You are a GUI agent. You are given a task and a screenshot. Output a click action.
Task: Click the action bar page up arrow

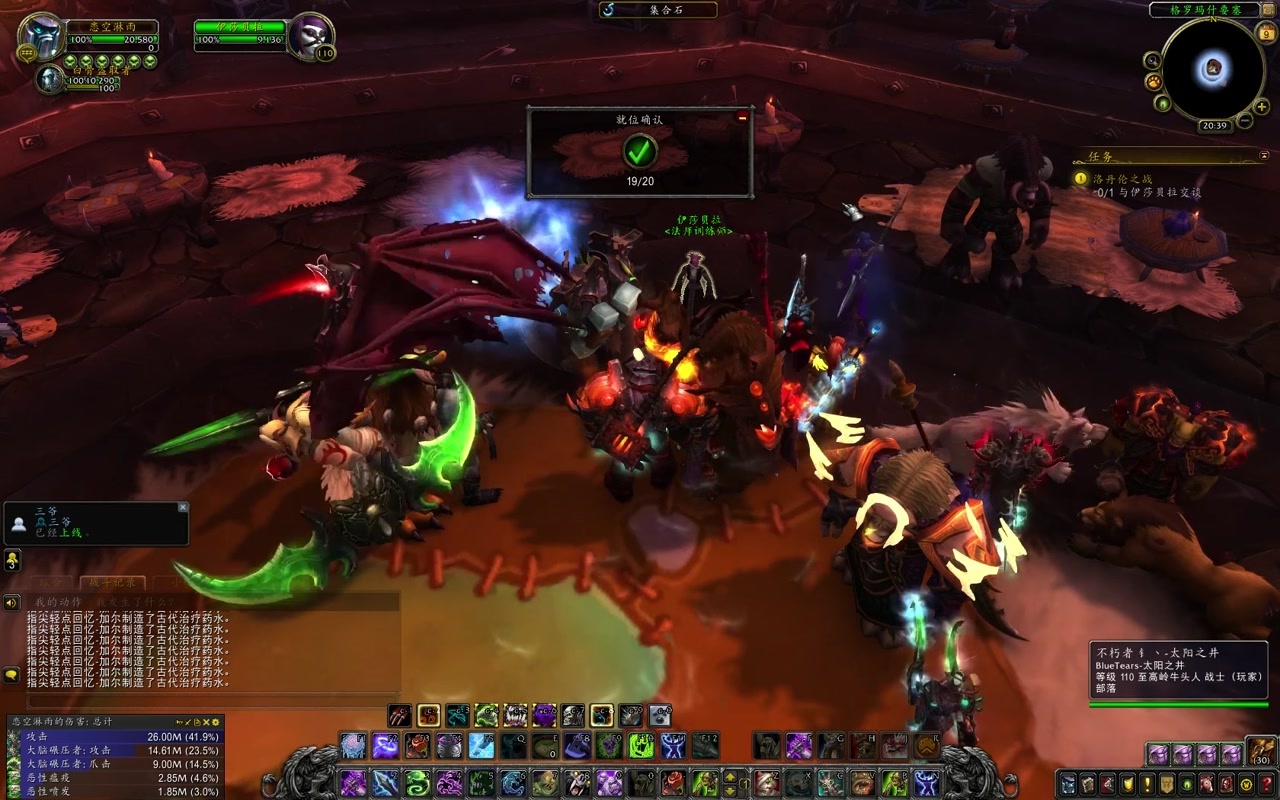click(731, 776)
